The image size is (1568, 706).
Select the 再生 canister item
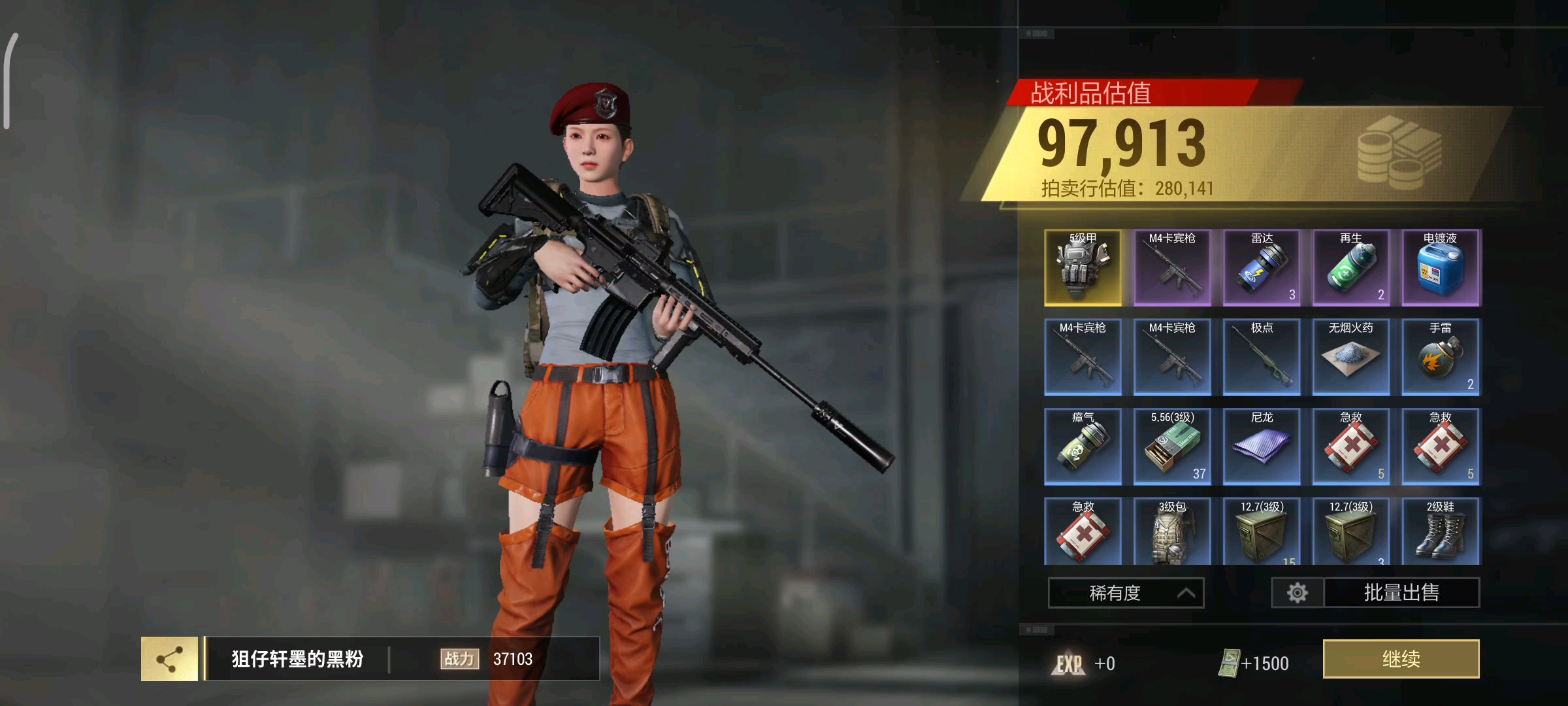coord(1351,268)
